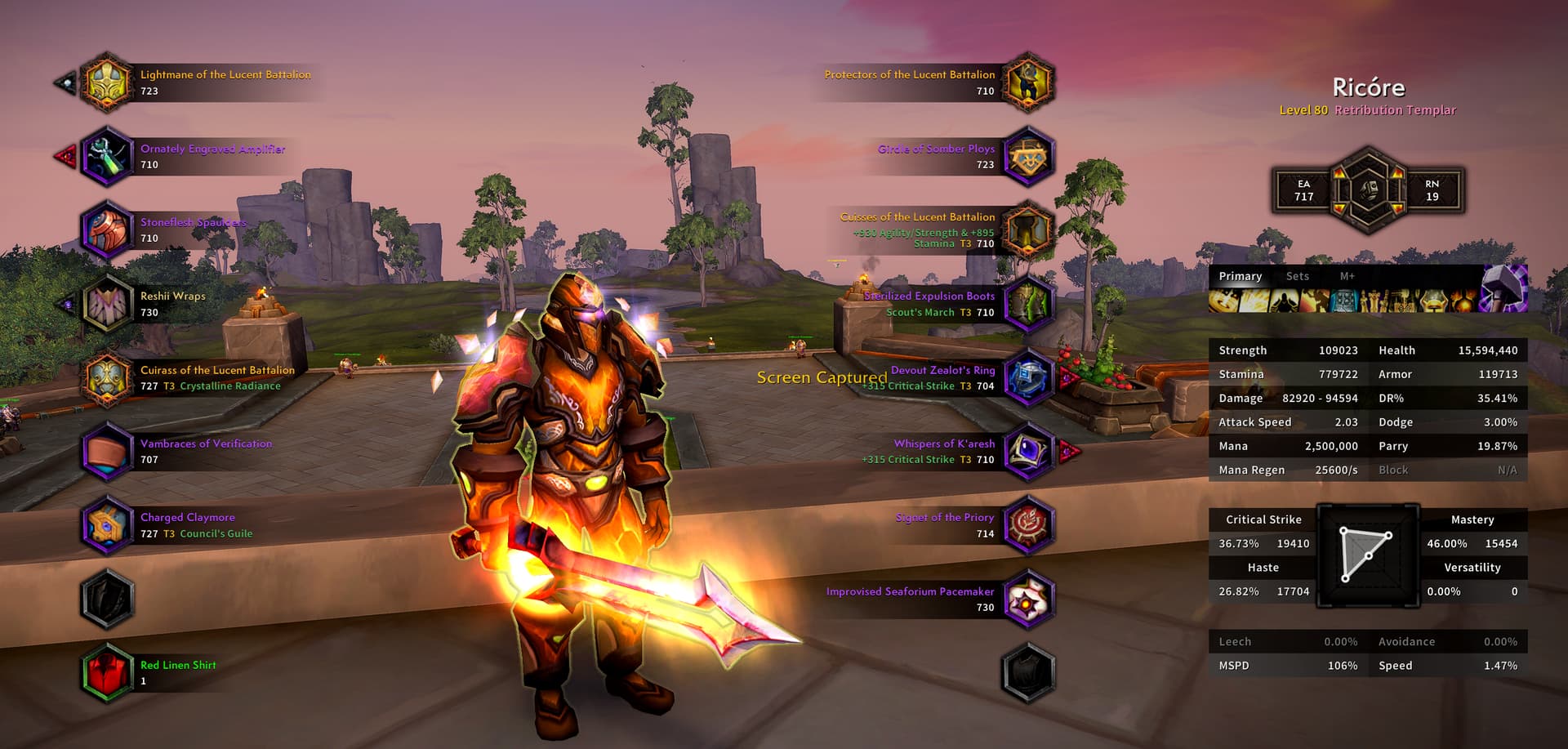The image size is (1568, 749).
Task: Select the Lightmane of the Lucent Battalion helm slot
Action: click(x=106, y=82)
